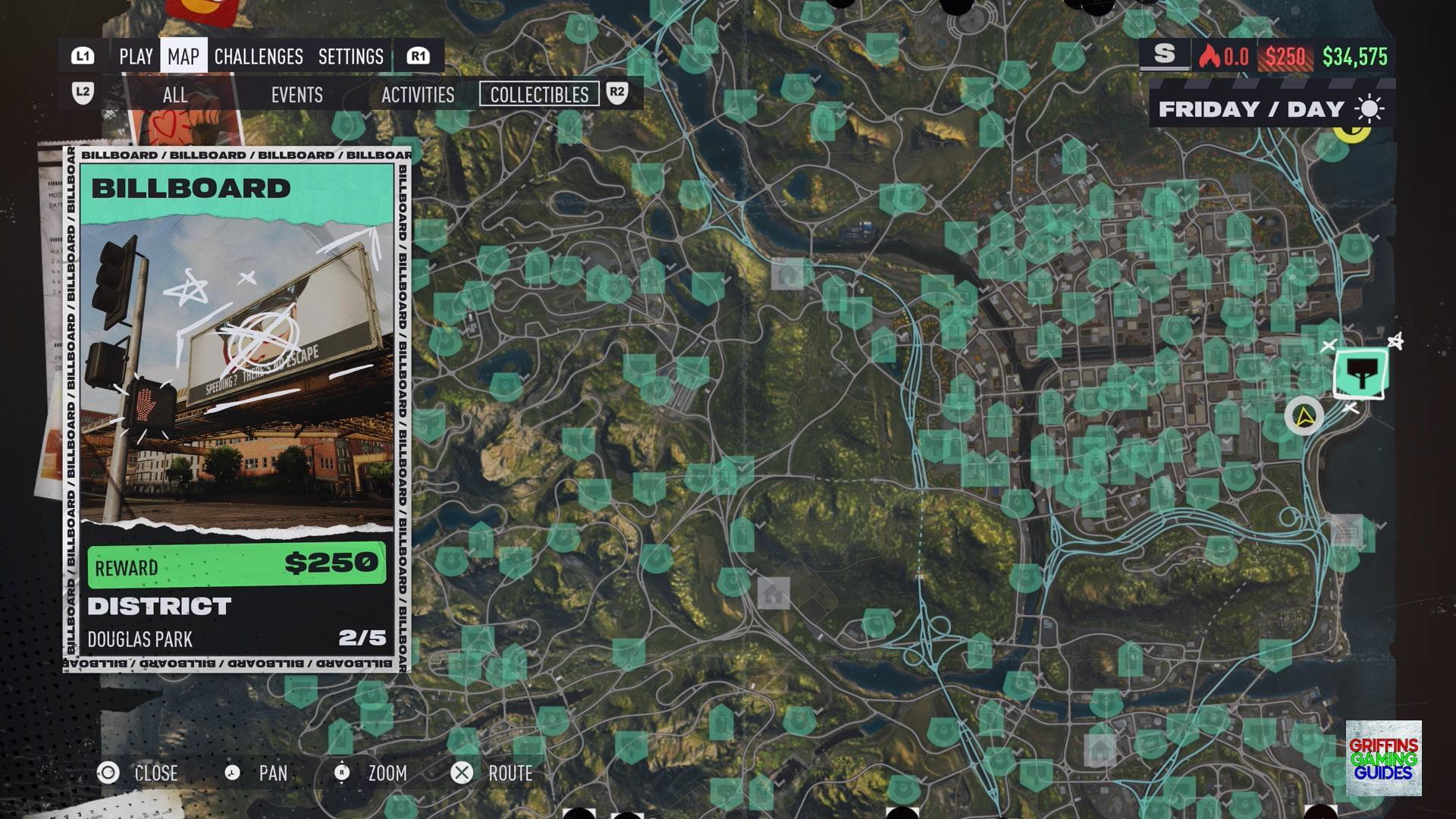Screen dimensions: 1456x819
Task: Select the highlighted billboard map marker
Action: [x=1361, y=373]
